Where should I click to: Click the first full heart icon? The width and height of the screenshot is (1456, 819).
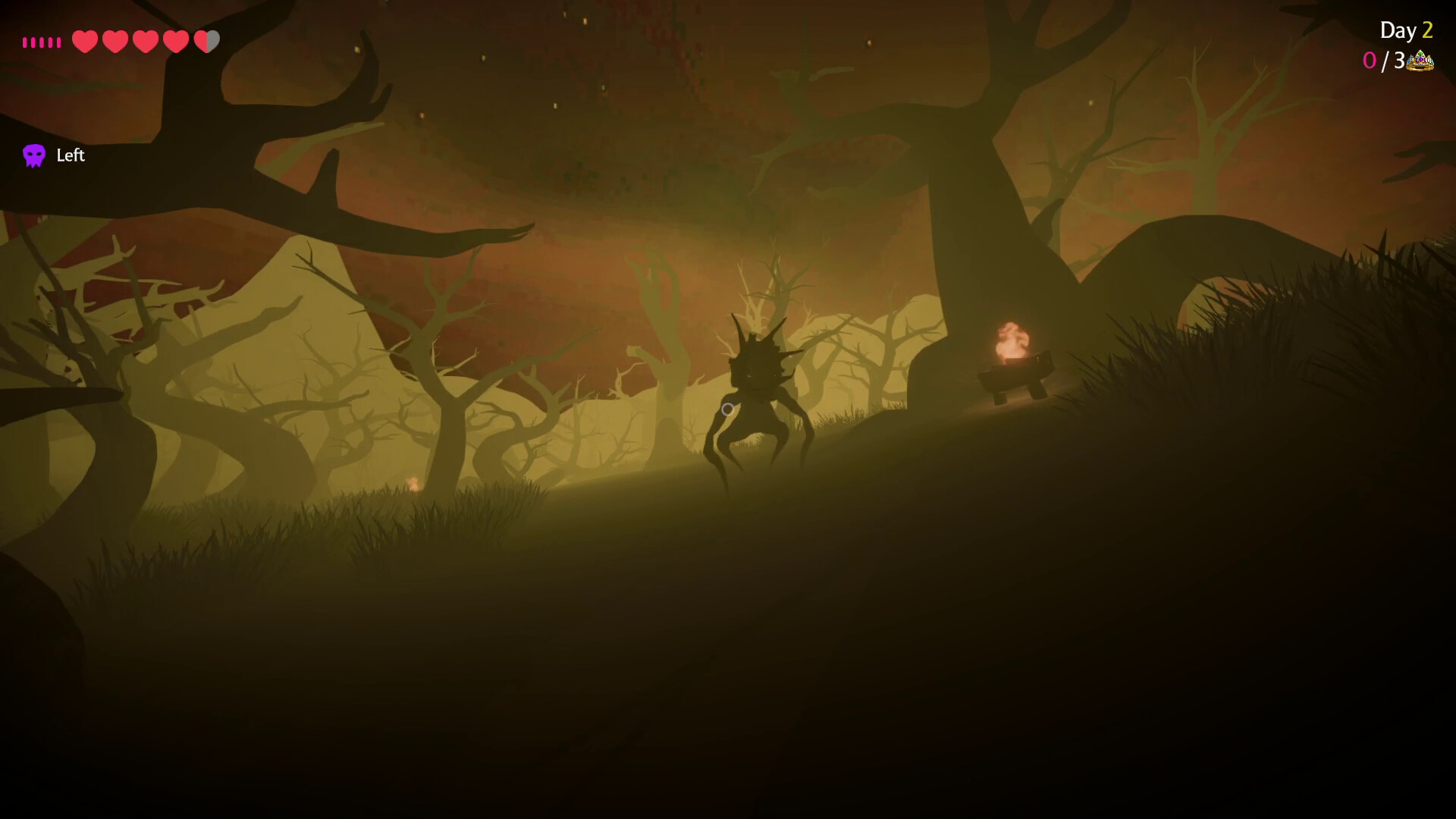coord(84,42)
